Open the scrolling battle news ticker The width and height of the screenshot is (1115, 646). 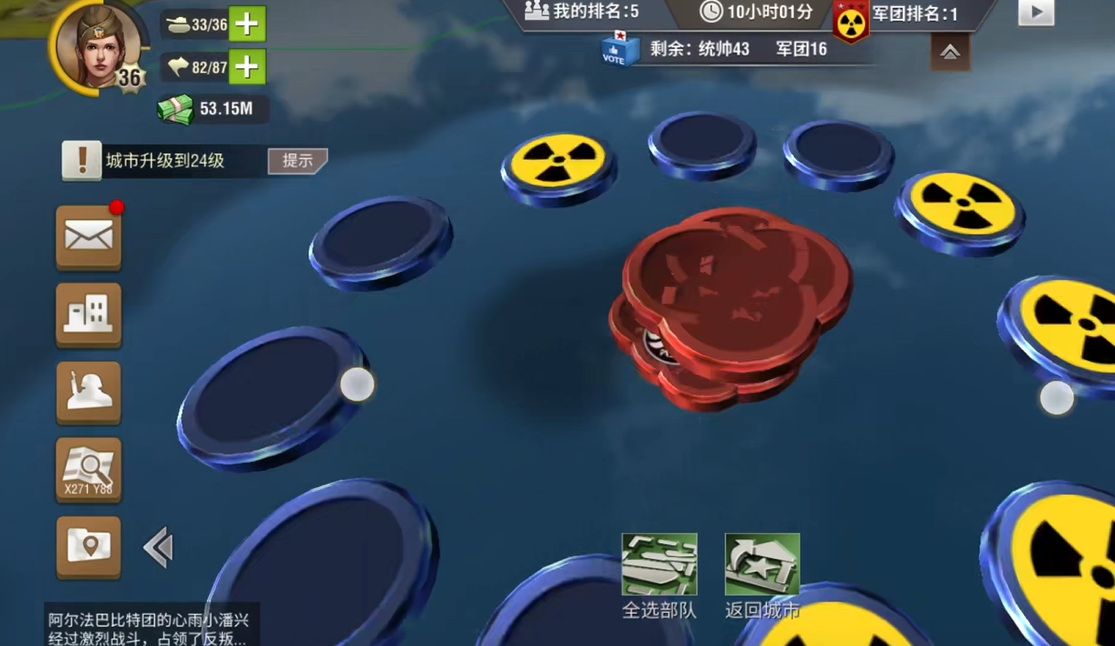[x=148, y=628]
